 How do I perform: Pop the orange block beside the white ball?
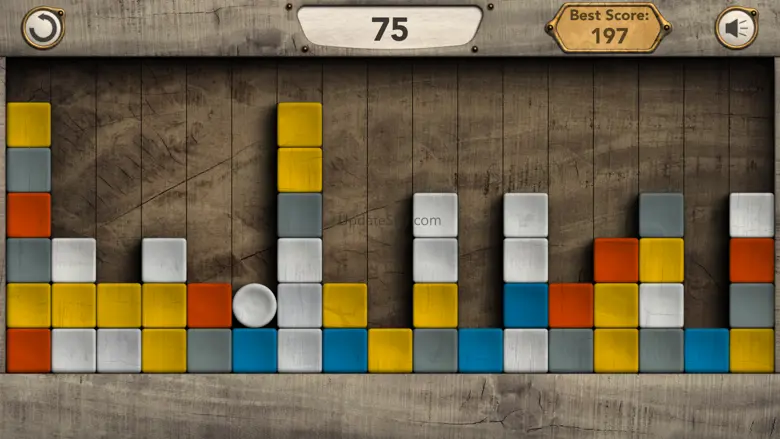coord(209,305)
